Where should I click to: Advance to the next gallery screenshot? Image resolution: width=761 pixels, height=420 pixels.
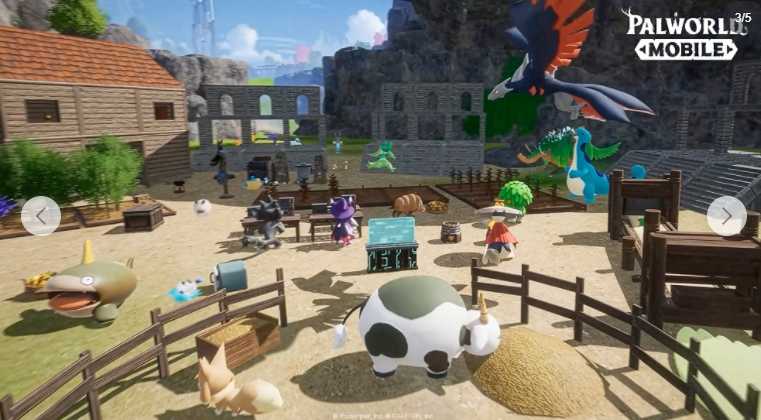726,215
